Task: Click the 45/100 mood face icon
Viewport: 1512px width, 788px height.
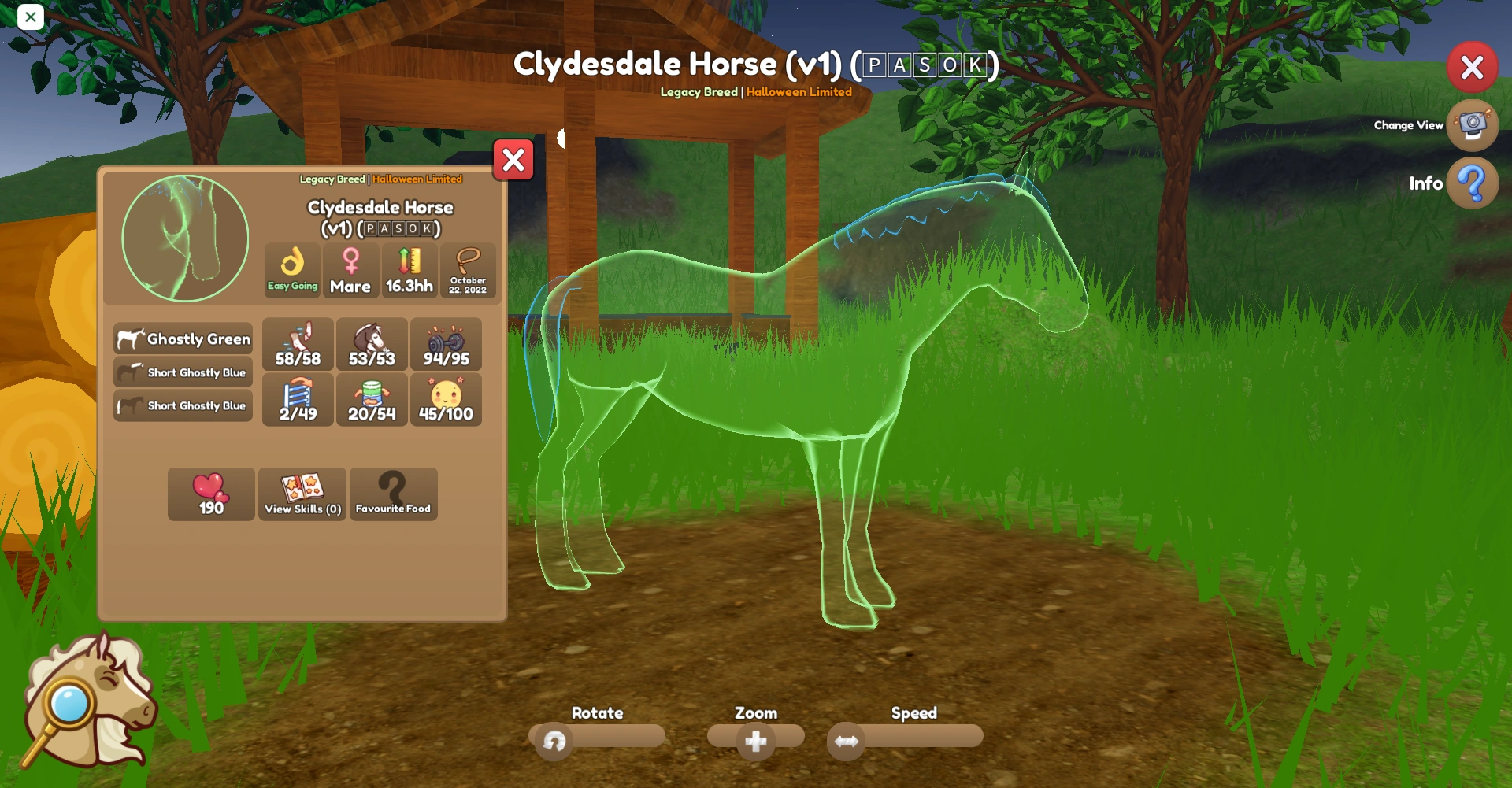Action: pyautogui.click(x=446, y=400)
